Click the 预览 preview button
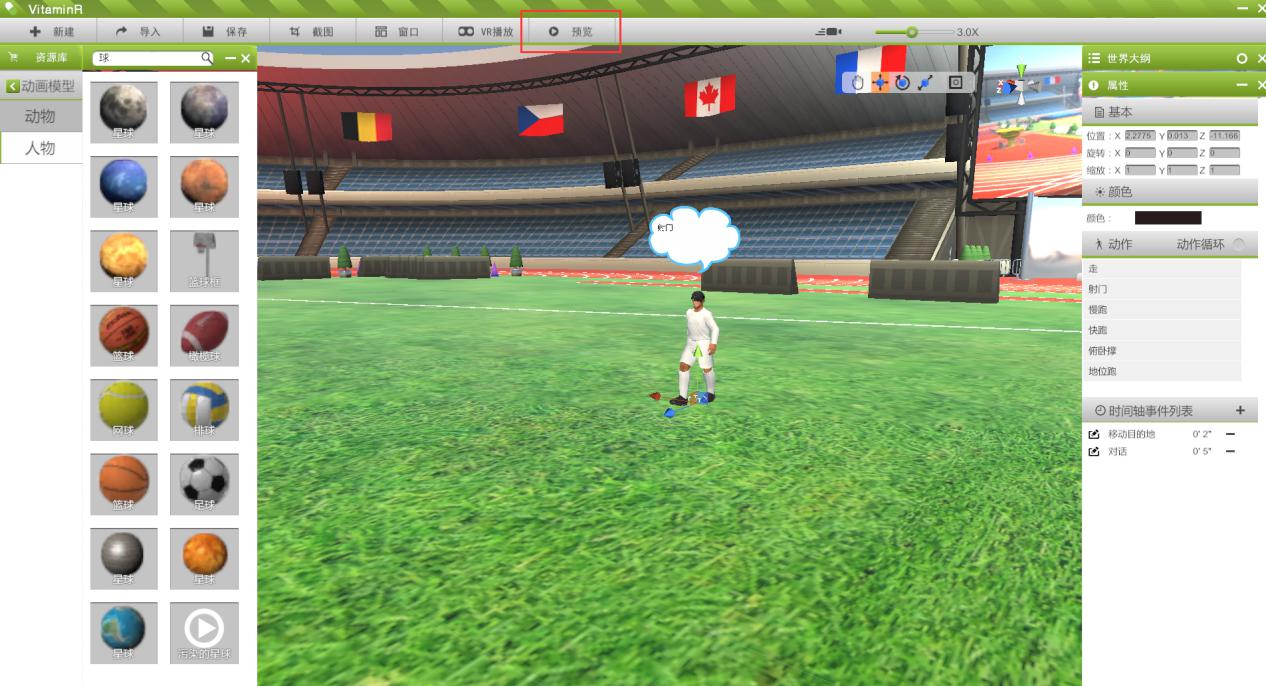This screenshot has width=1266, height=686. point(571,32)
